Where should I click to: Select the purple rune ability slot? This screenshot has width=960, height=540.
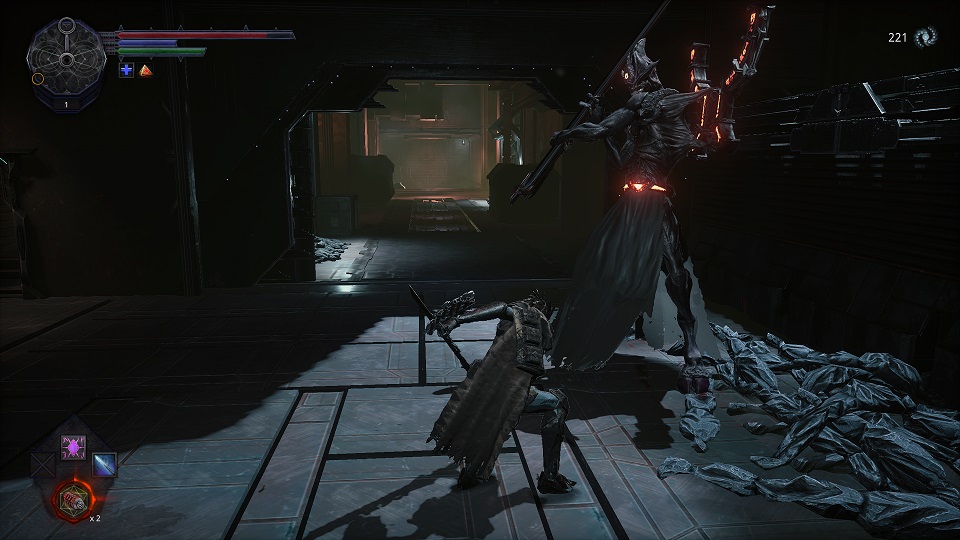[x=73, y=447]
